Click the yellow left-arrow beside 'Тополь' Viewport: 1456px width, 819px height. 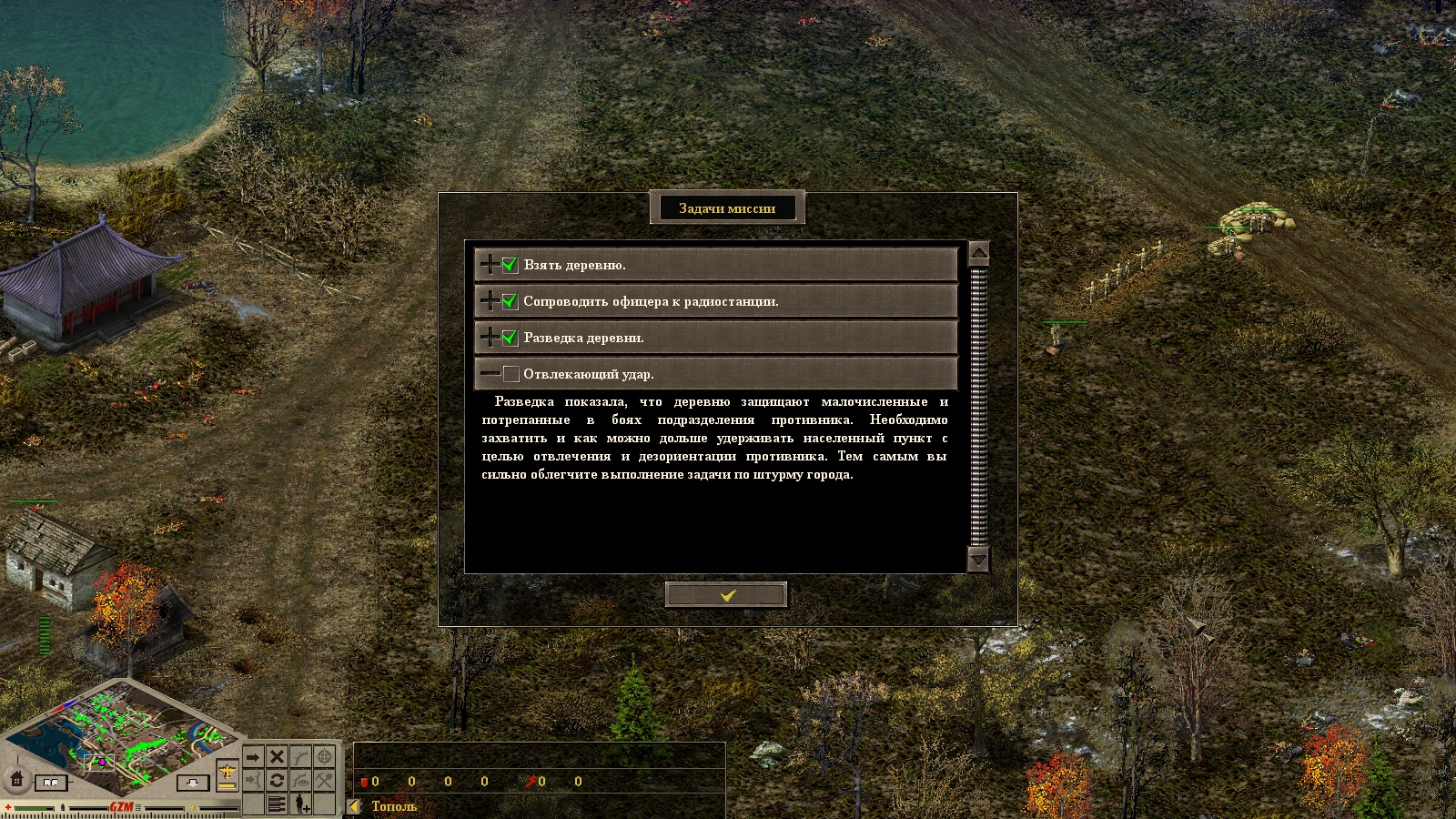click(355, 806)
